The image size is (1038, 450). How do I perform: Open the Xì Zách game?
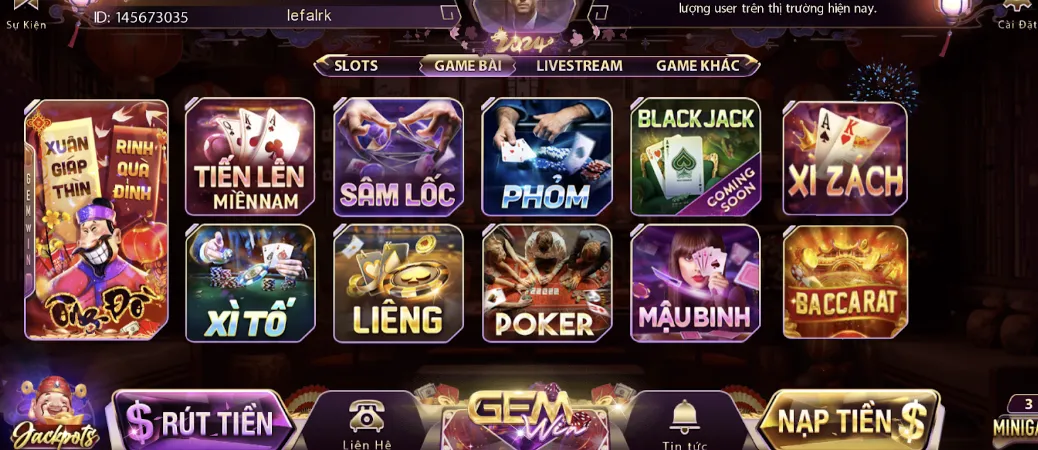point(844,157)
